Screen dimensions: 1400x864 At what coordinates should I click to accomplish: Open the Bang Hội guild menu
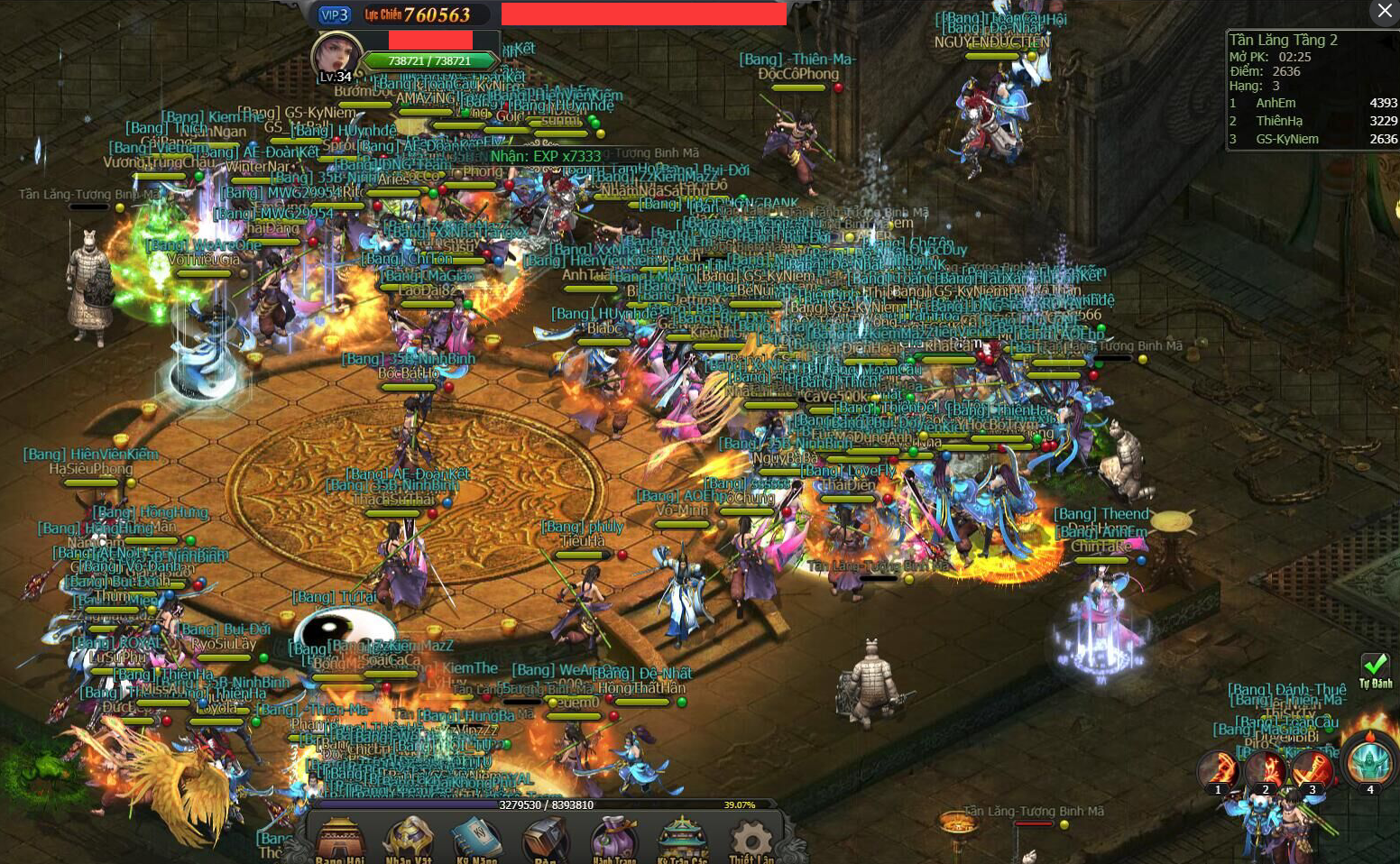pyautogui.click(x=340, y=839)
